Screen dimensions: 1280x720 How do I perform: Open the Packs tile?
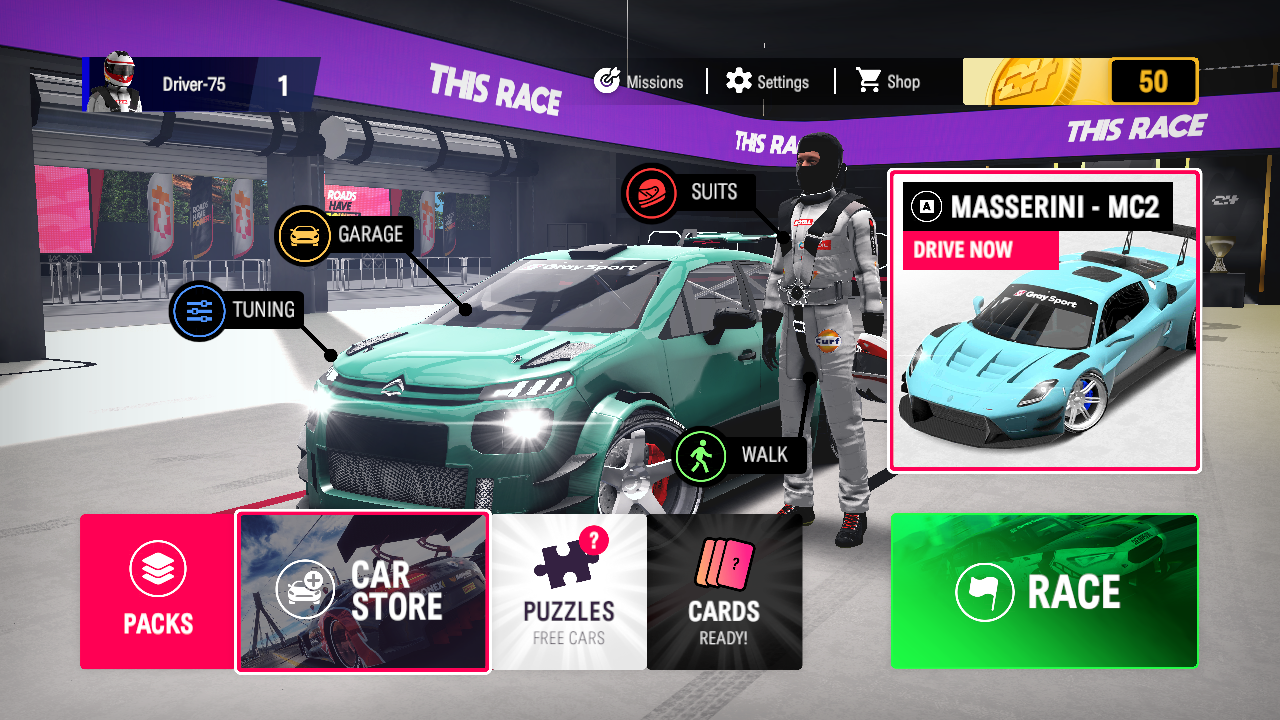coord(158,591)
